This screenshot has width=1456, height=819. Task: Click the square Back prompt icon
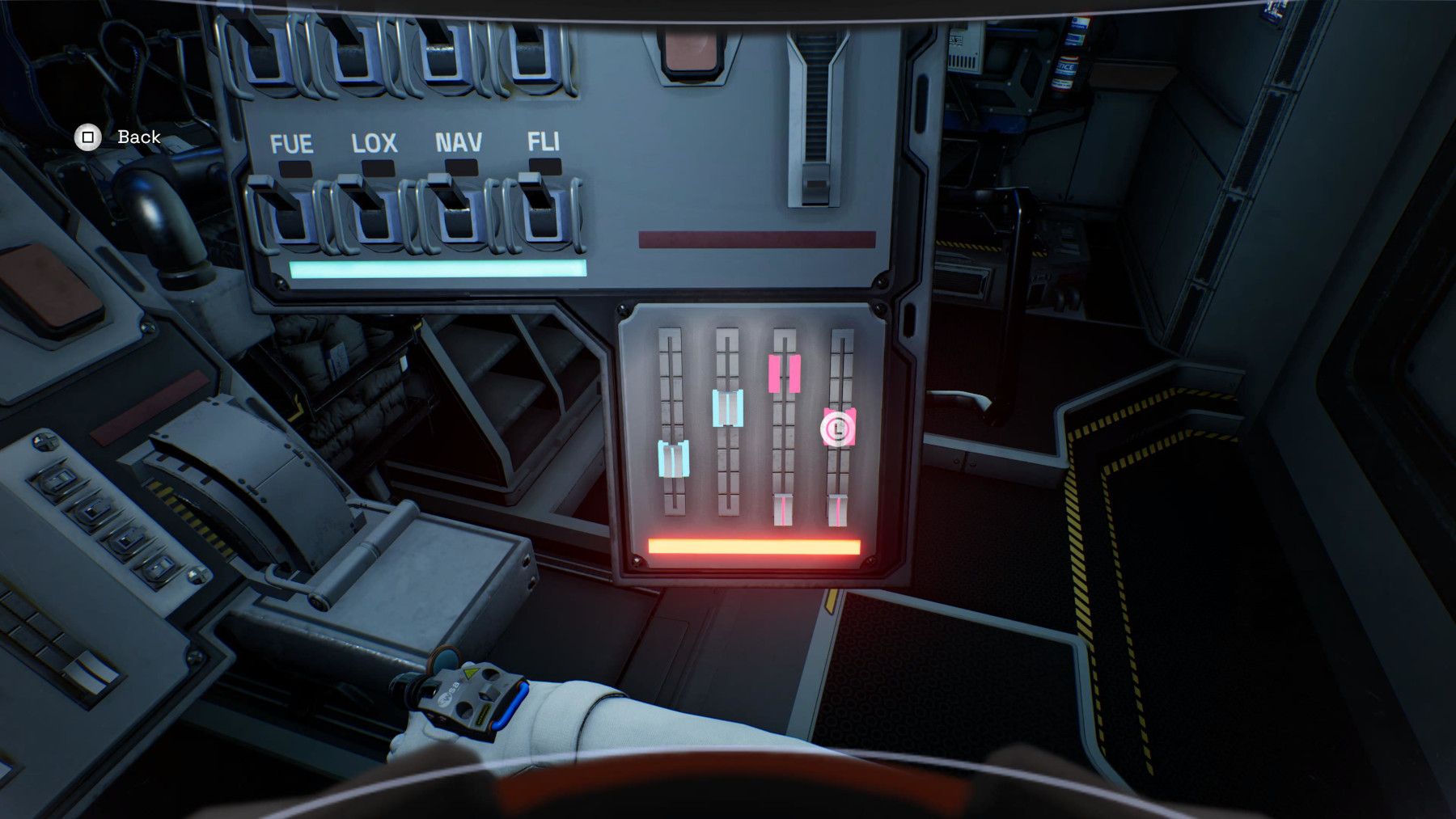pos(87,137)
